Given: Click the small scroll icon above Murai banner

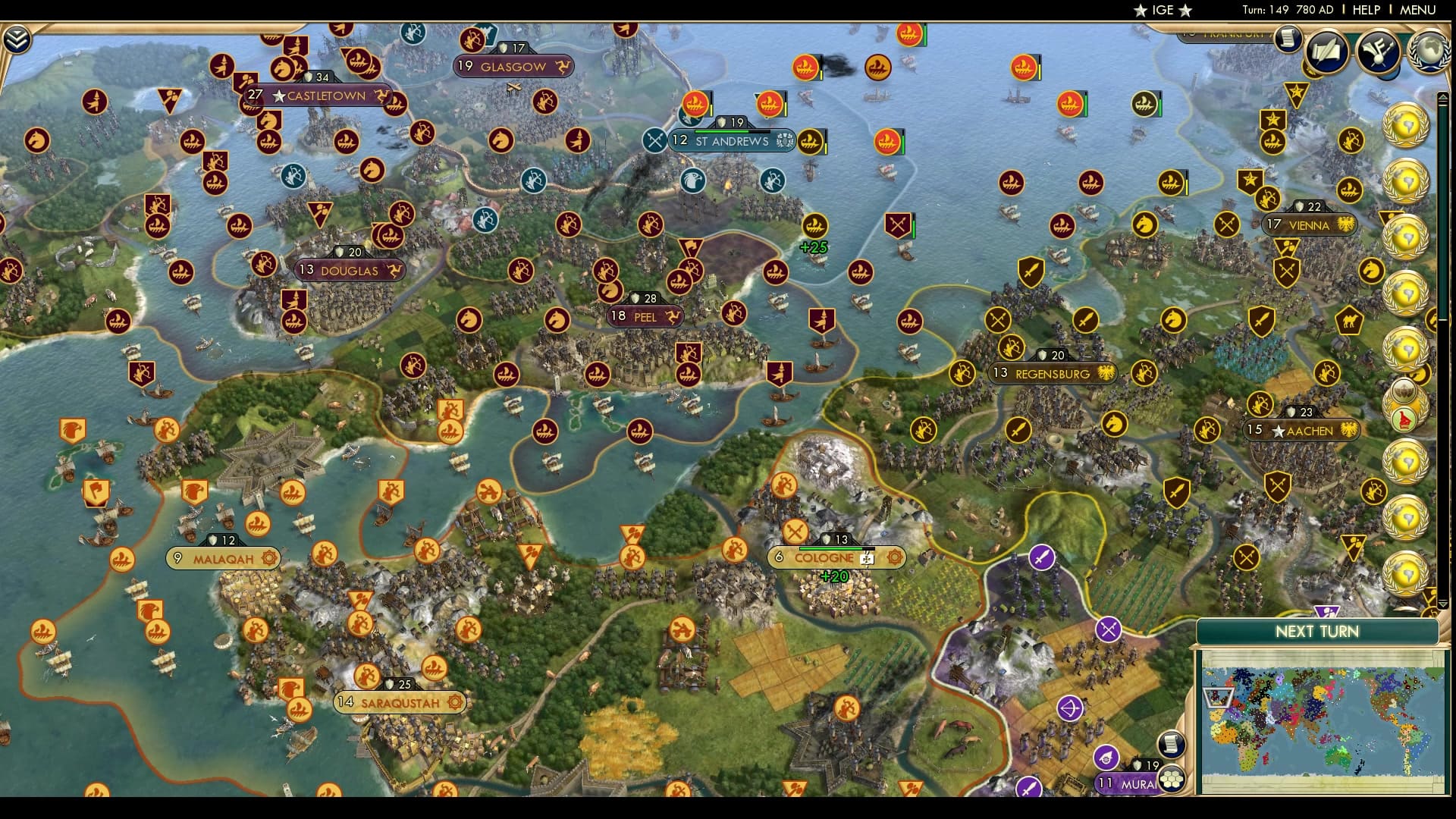Looking at the screenshot, I should tap(1171, 744).
